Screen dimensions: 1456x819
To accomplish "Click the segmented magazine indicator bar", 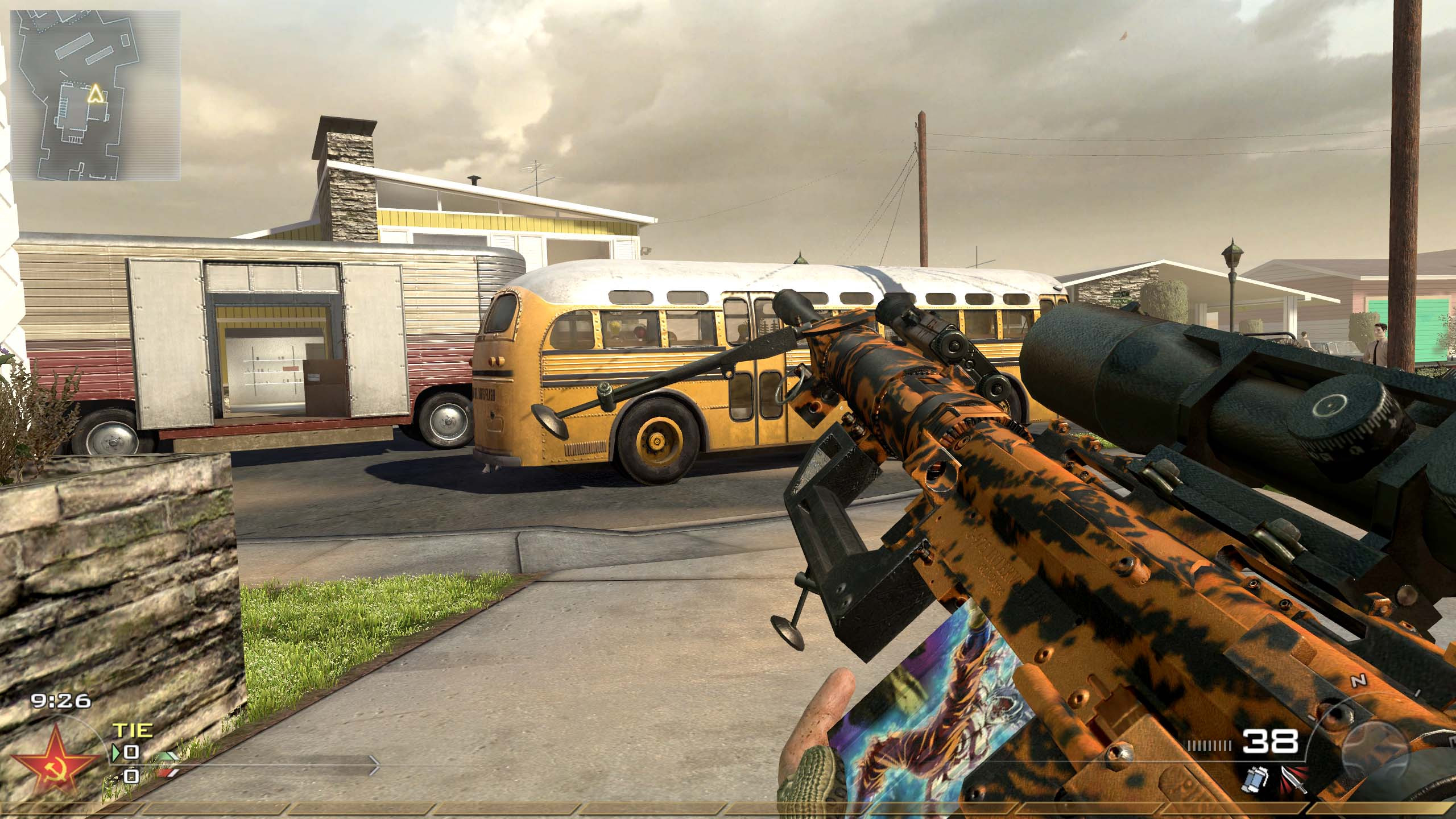I will pos(1209,746).
